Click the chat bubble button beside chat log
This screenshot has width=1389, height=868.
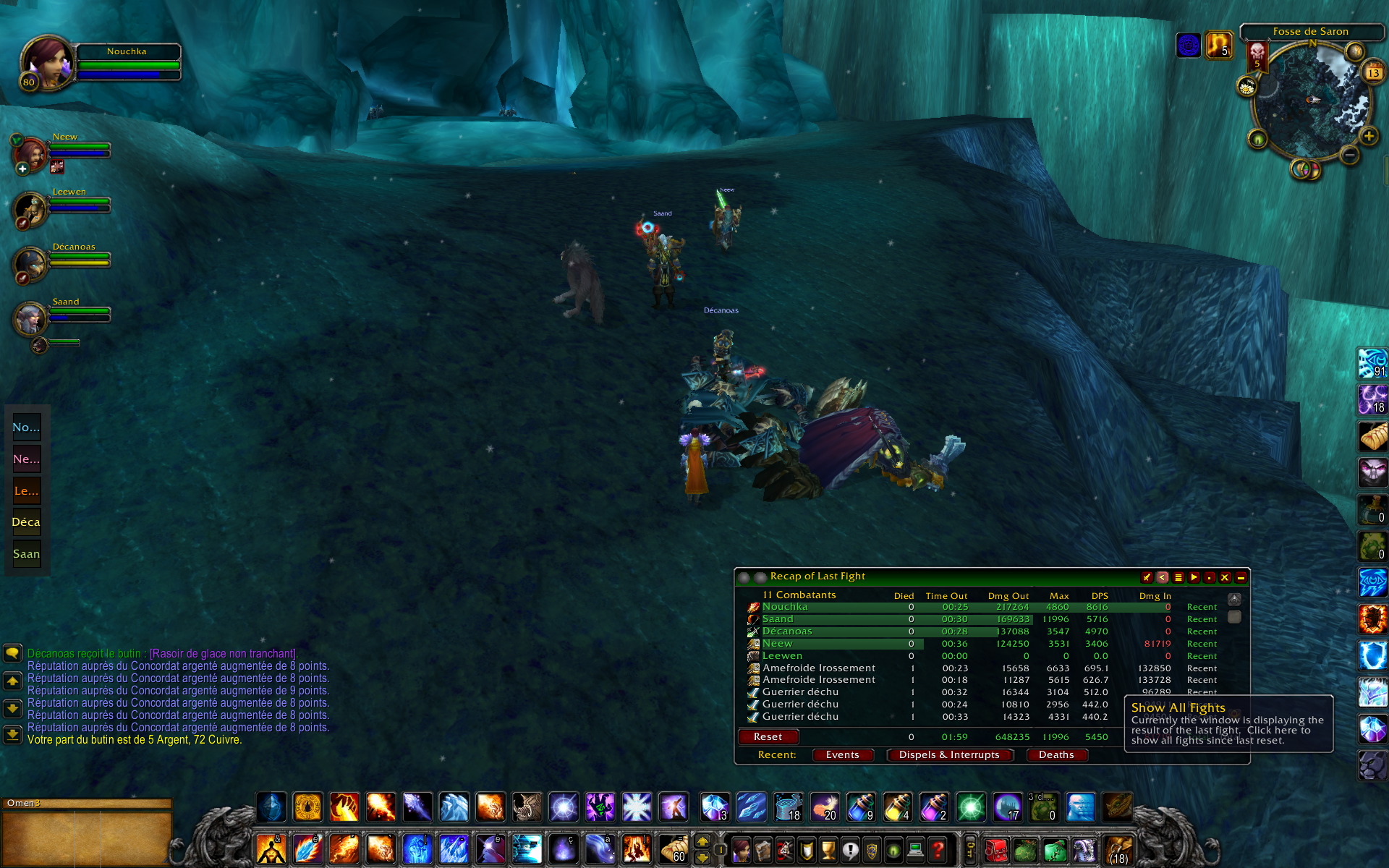coord(12,654)
